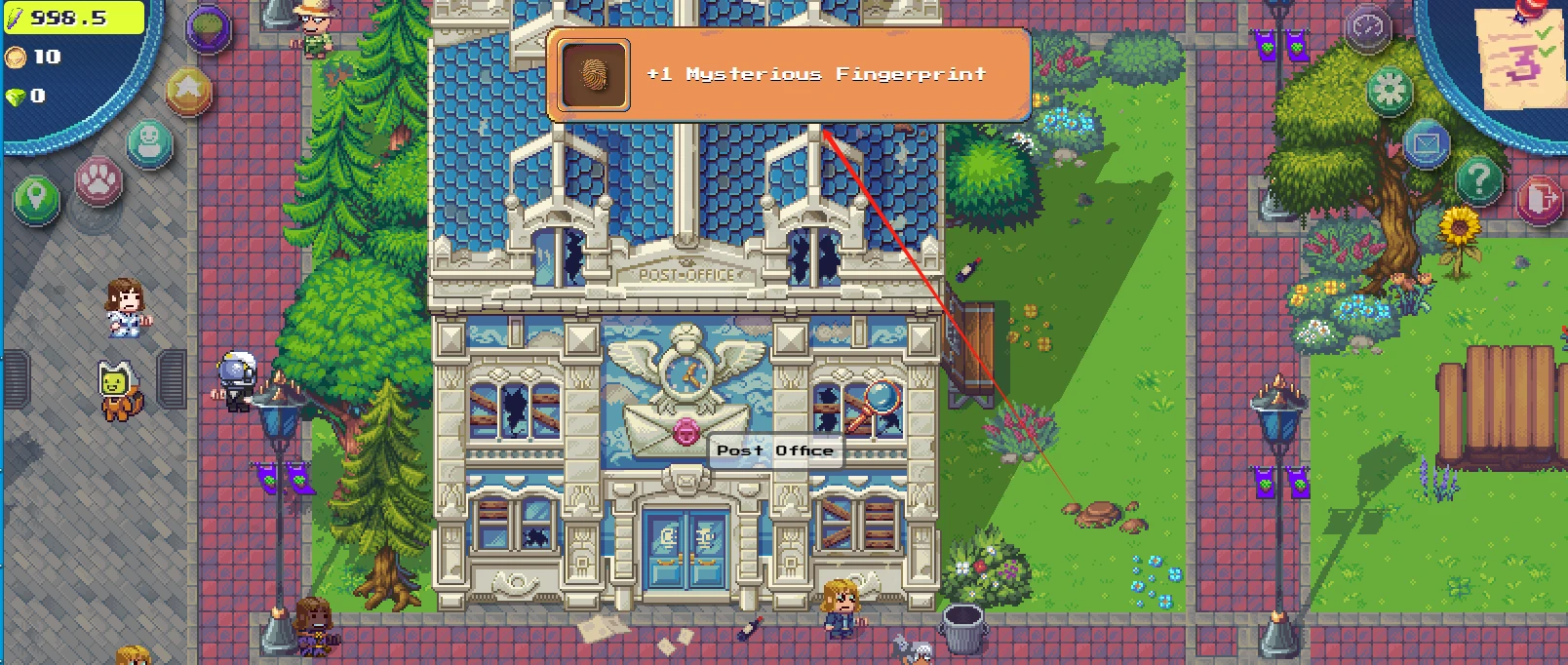Open the question mark help button
This screenshot has width=1568, height=665.
(1478, 179)
